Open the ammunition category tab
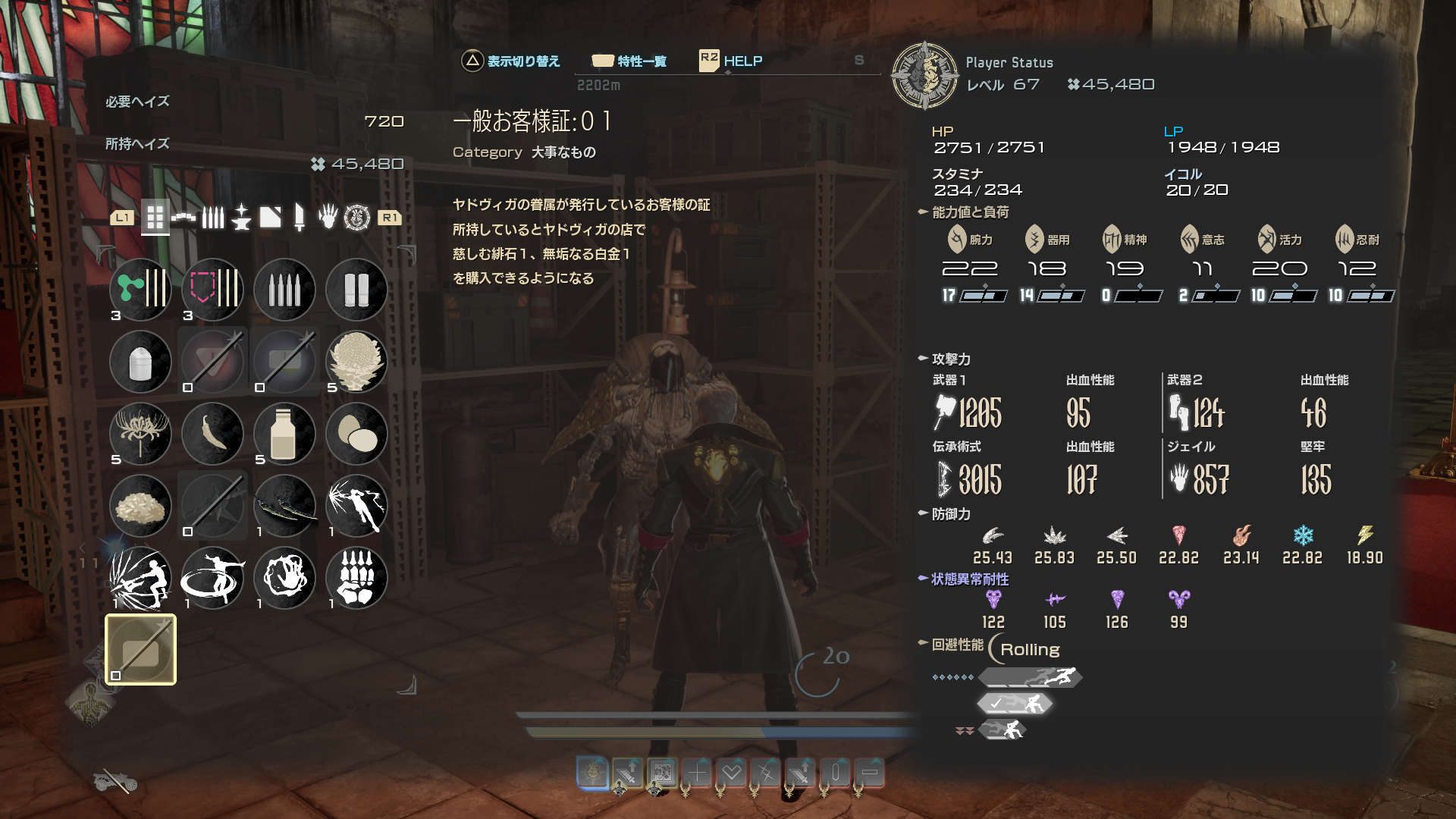Image resolution: width=1456 pixels, height=819 pixels. (x=213, y=218)
